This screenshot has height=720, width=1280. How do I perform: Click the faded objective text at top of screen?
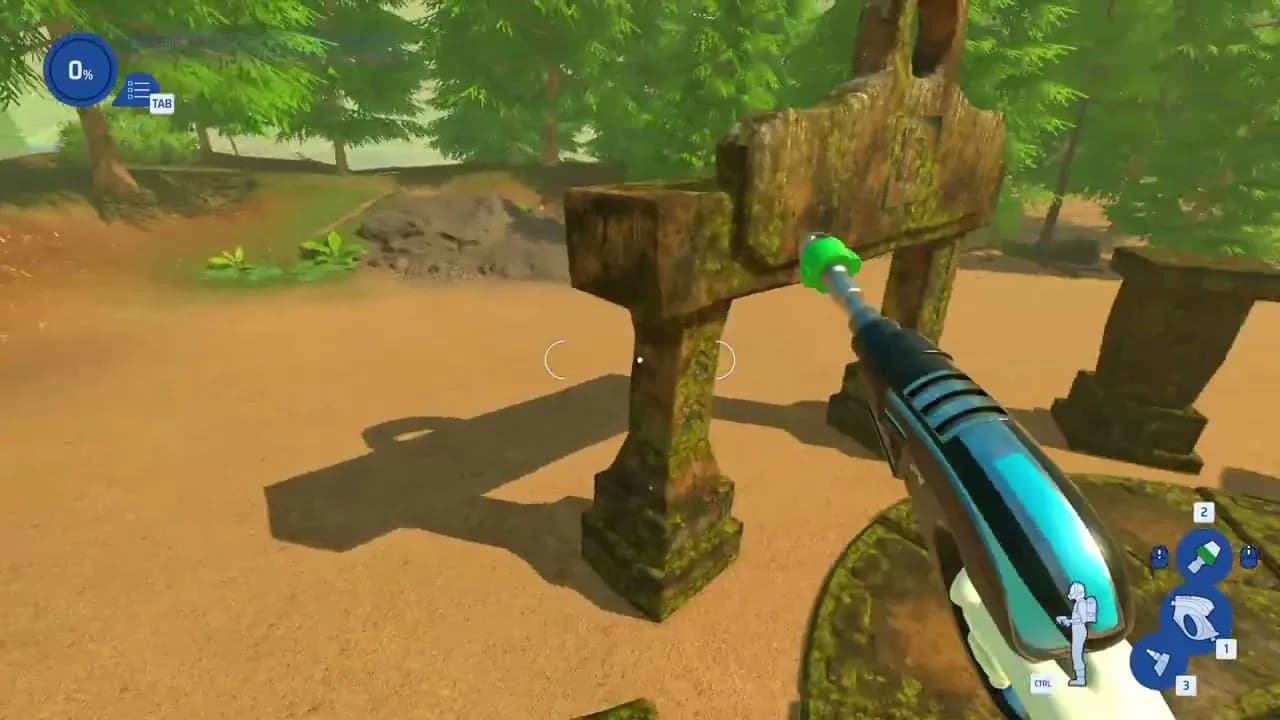pyautogui.click(x=160, y=42)
